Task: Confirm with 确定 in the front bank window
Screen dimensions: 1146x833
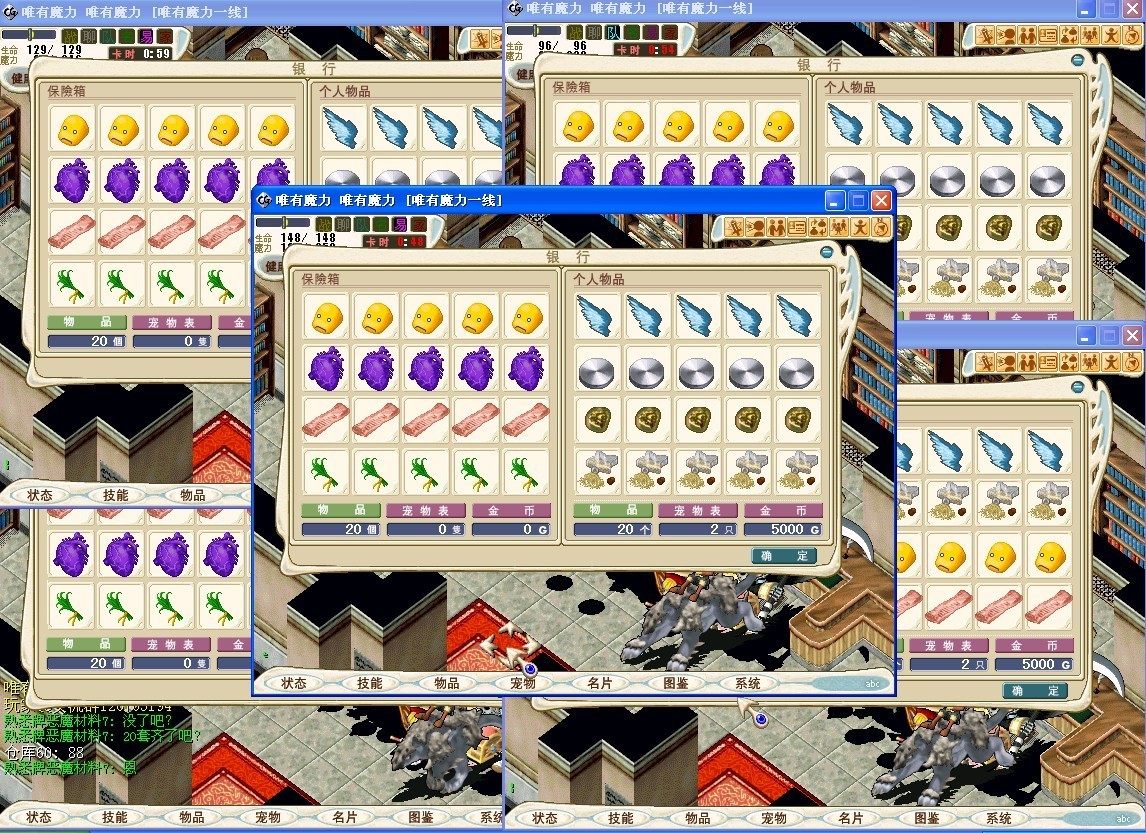Action: 784,555
